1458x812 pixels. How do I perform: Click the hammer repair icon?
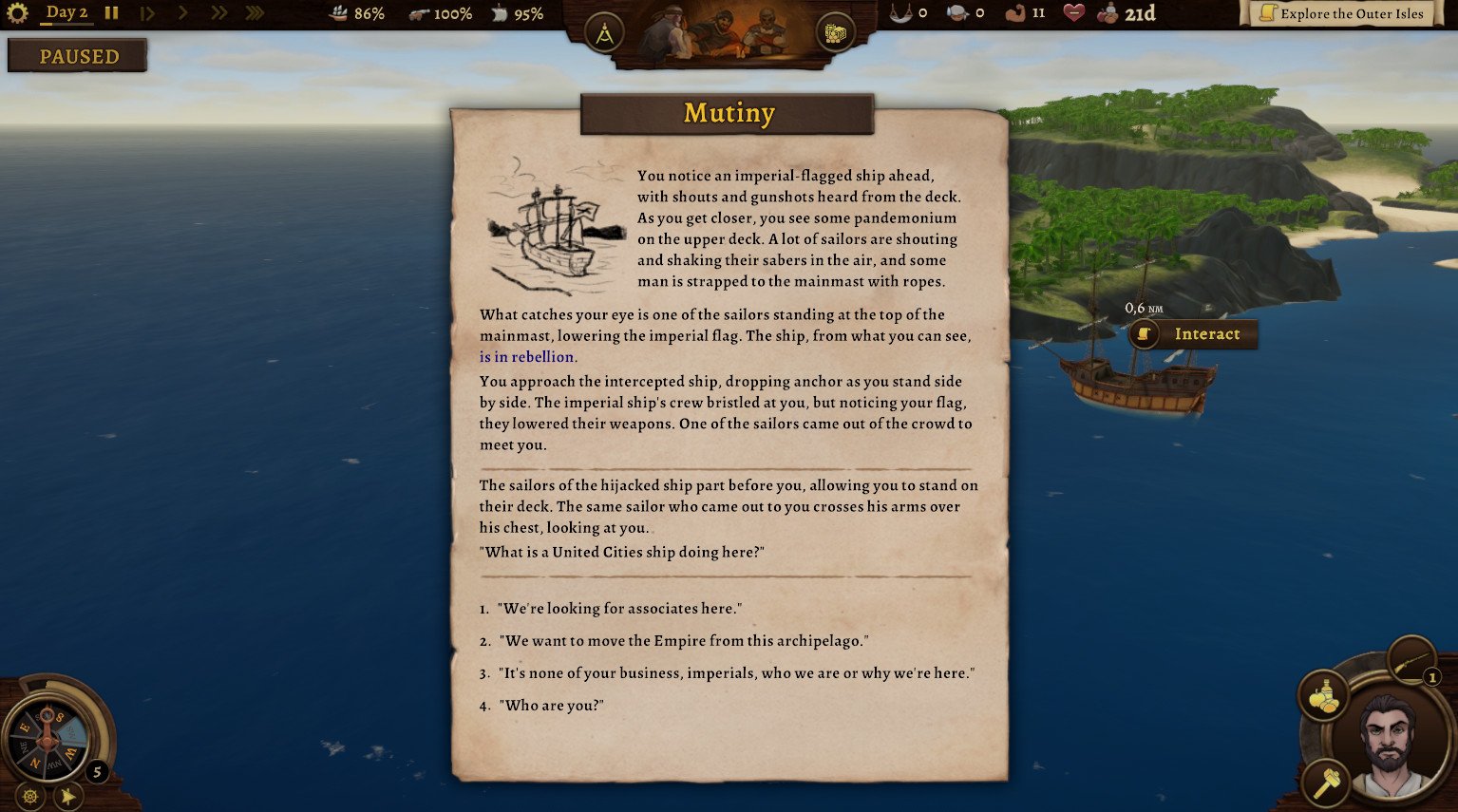(x=1325, y=783)
